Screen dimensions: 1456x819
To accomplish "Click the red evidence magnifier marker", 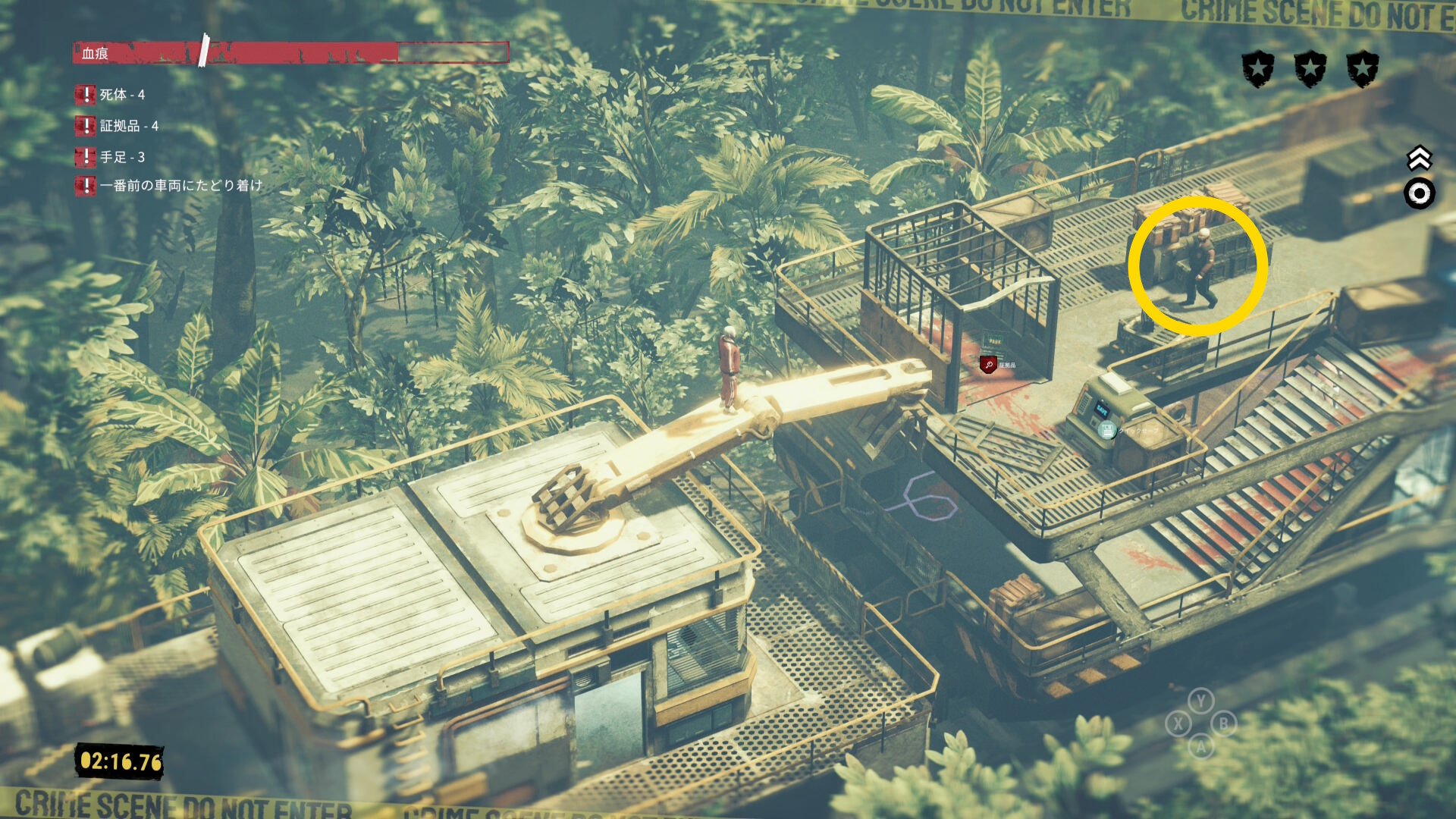I will (988, 365).
